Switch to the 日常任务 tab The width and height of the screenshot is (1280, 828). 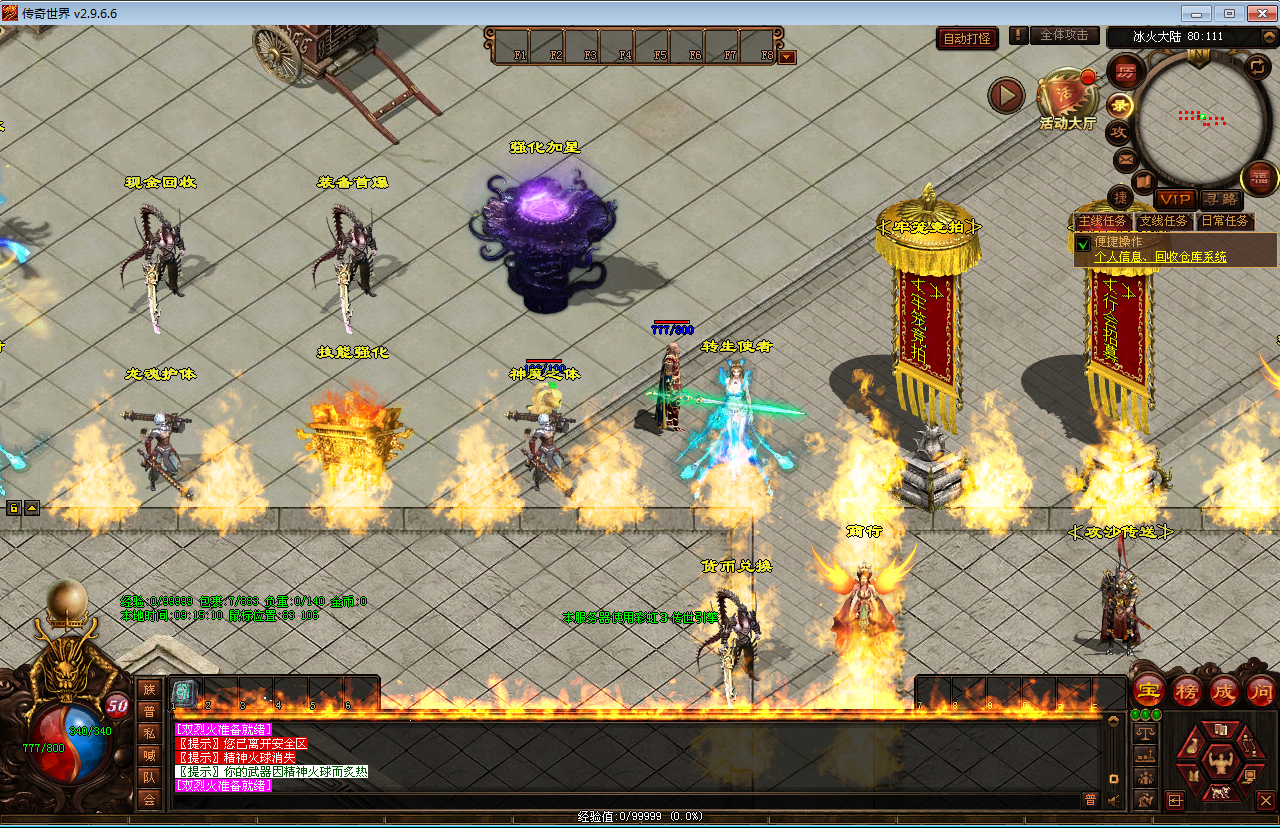pyautogui.click(x=1225, y=221)
